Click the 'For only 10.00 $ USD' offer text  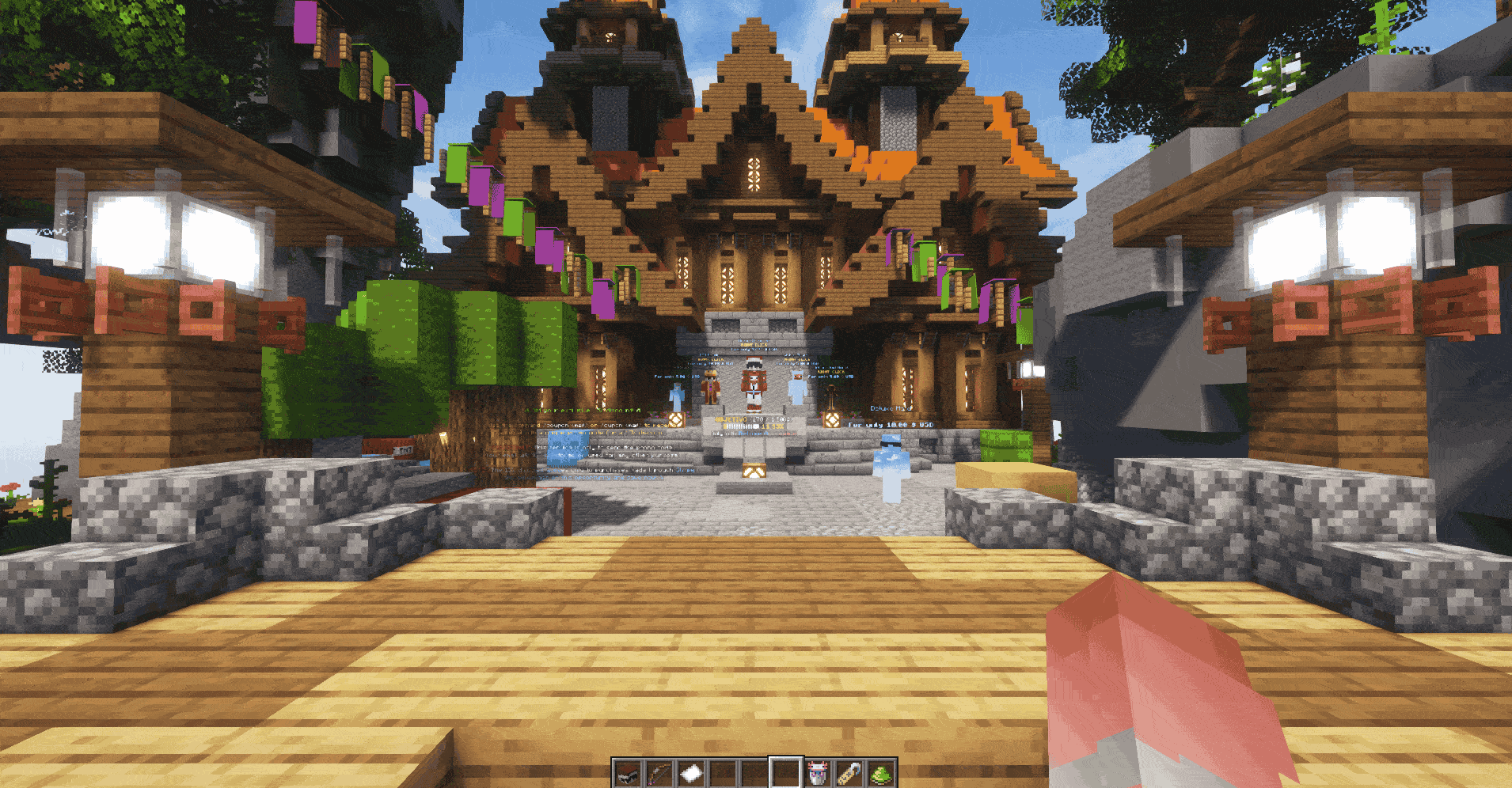point(891,425)
